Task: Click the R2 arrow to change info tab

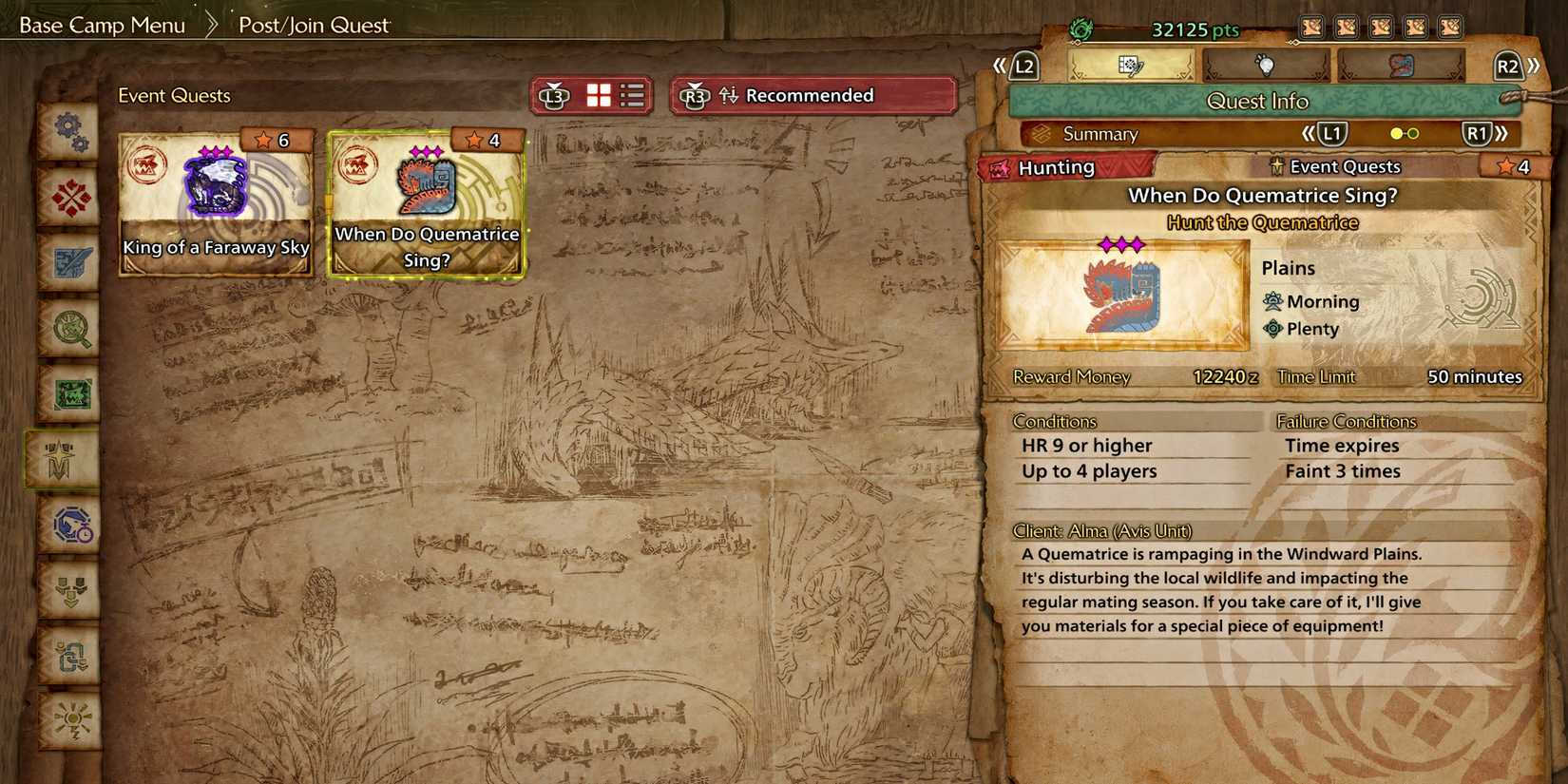Action: coord(1530,67)
